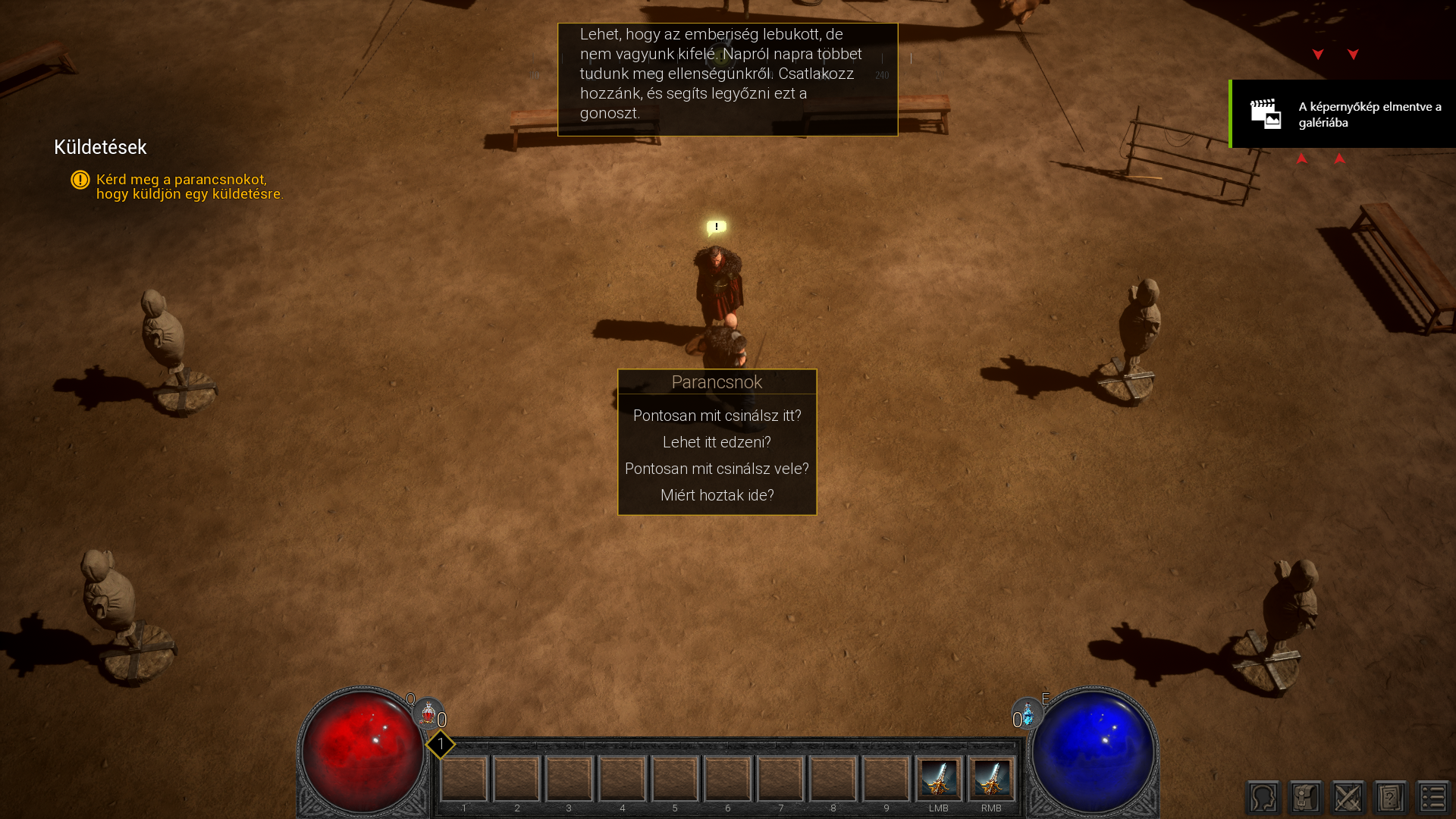Click the screenshot saved notification
This screenshot has height=819, width=1456.
pos(1343,114)
